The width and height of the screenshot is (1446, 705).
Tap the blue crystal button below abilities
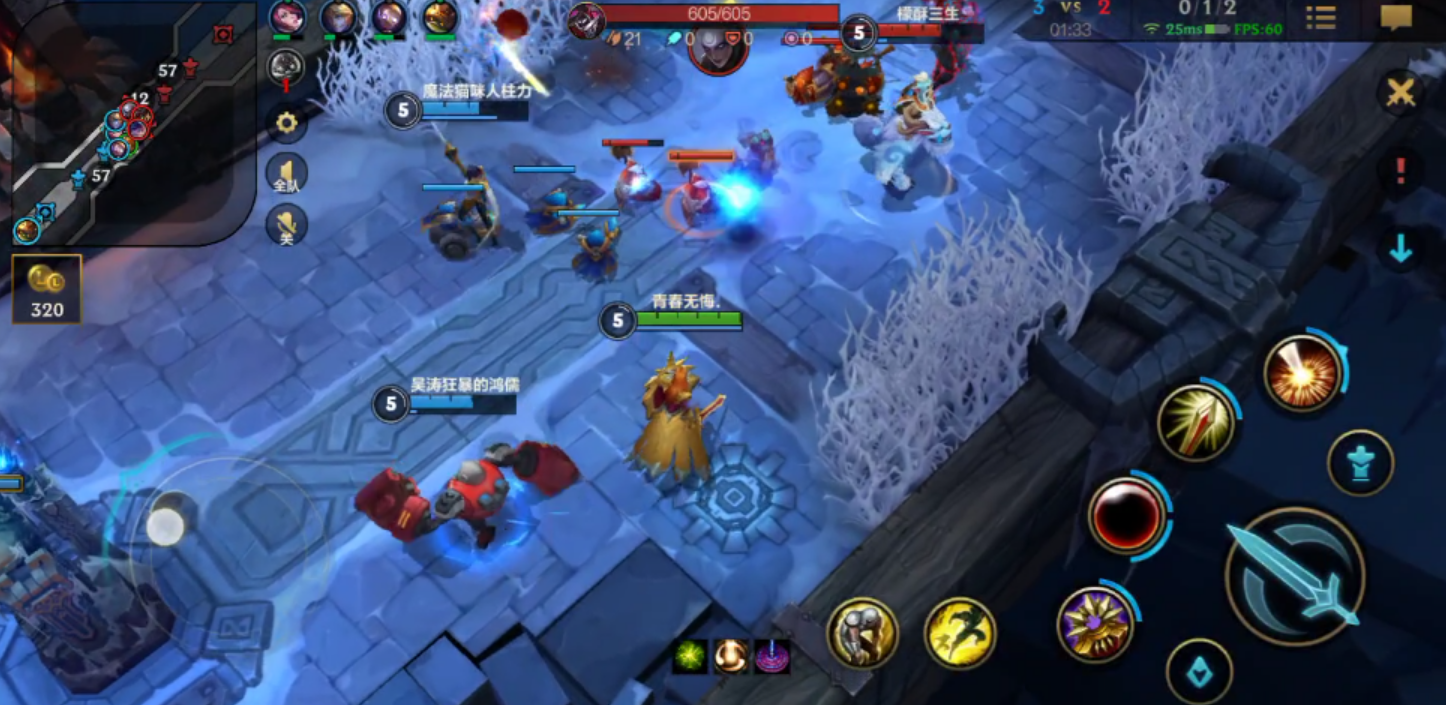click(1199, 672)
